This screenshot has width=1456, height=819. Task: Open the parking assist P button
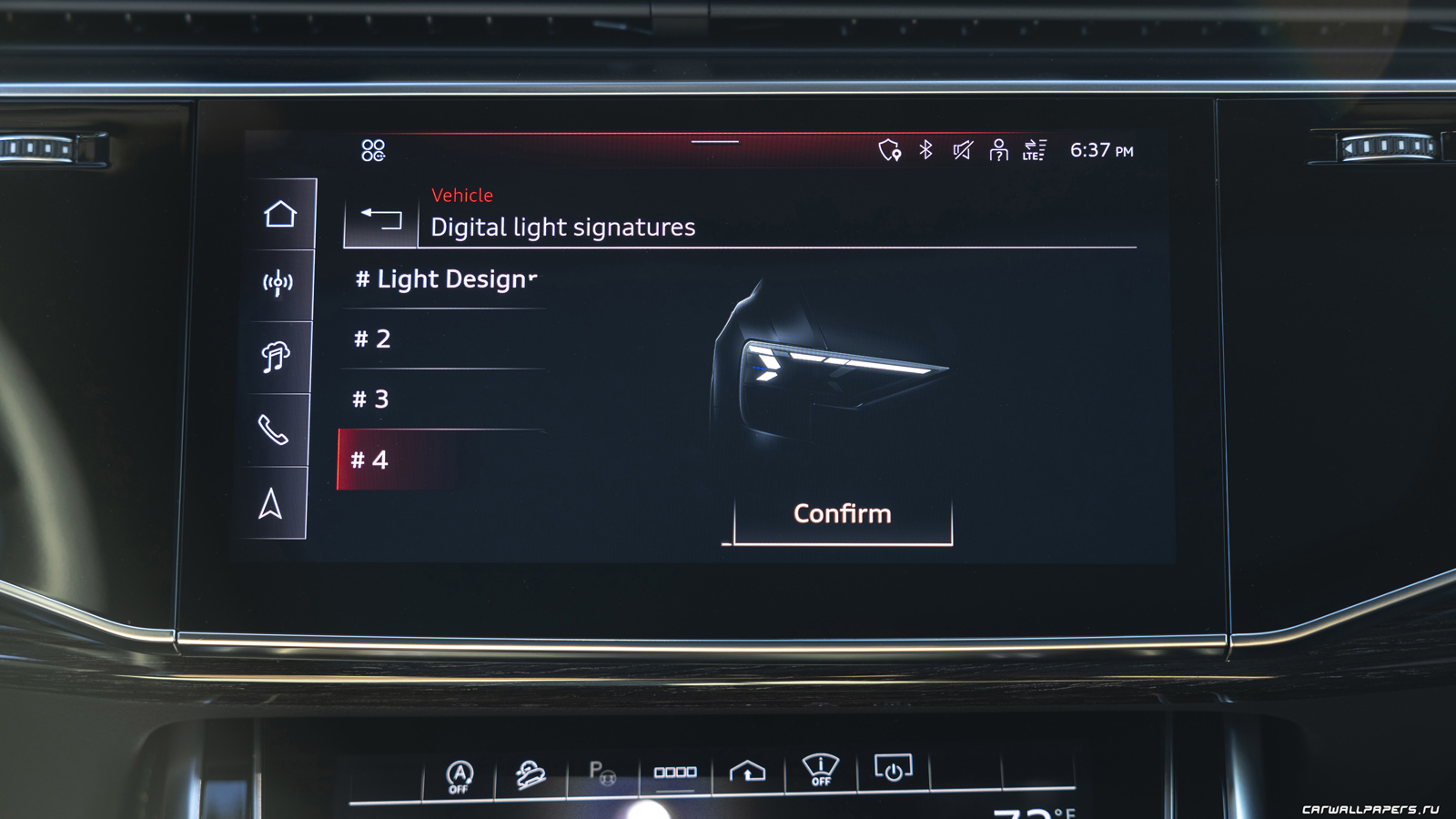[x=602, y=773]
